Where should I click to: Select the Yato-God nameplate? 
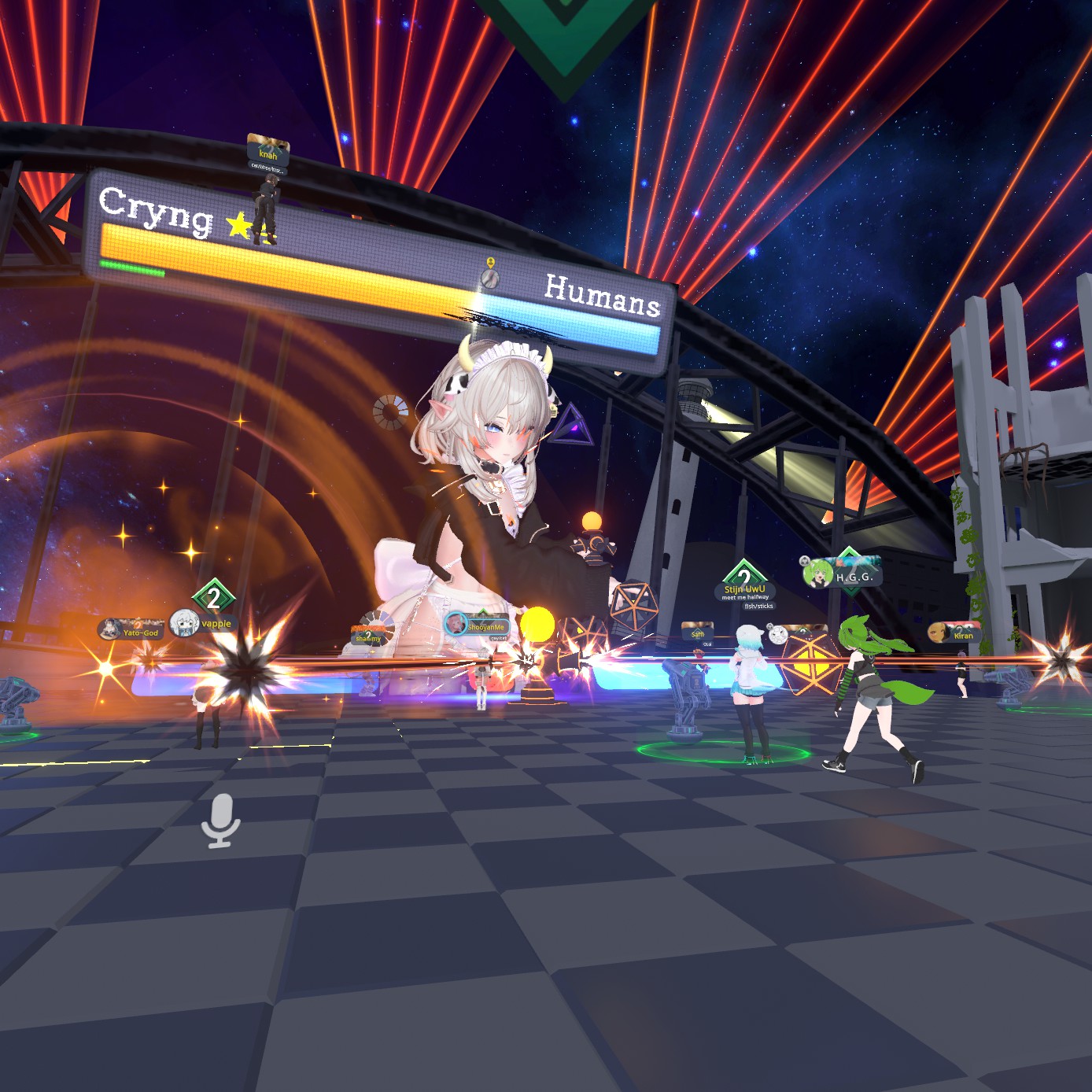[132, 630]
